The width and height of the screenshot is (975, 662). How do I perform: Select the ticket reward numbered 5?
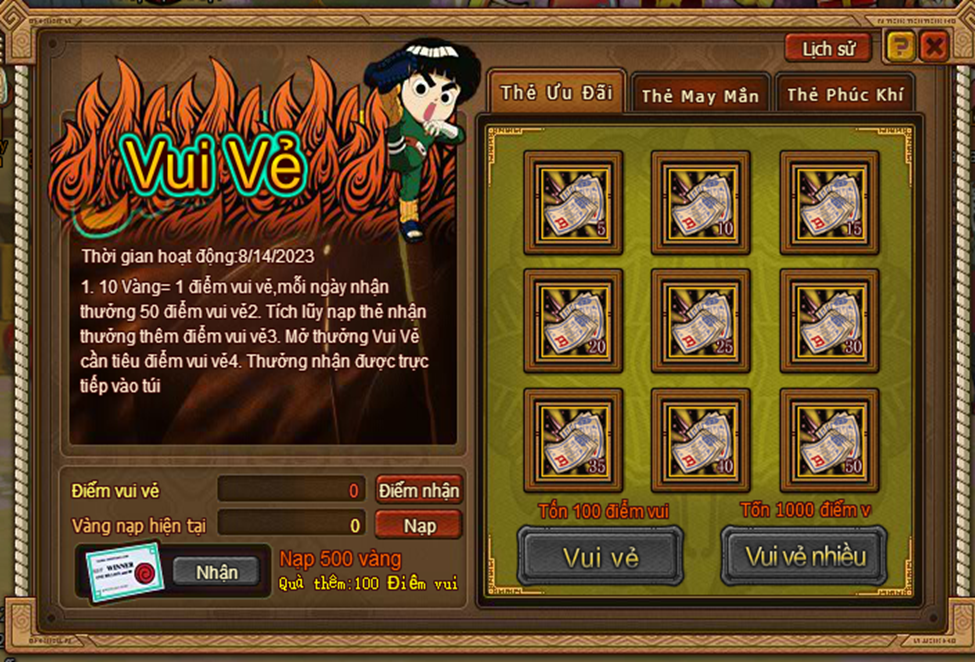point(573,201)
